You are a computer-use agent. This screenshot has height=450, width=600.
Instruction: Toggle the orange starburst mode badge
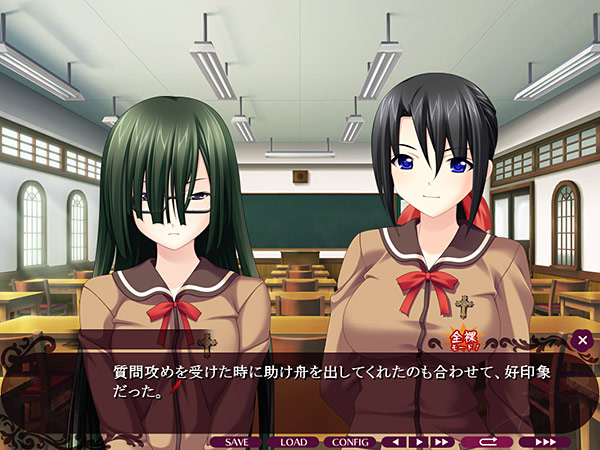point(439,343)
